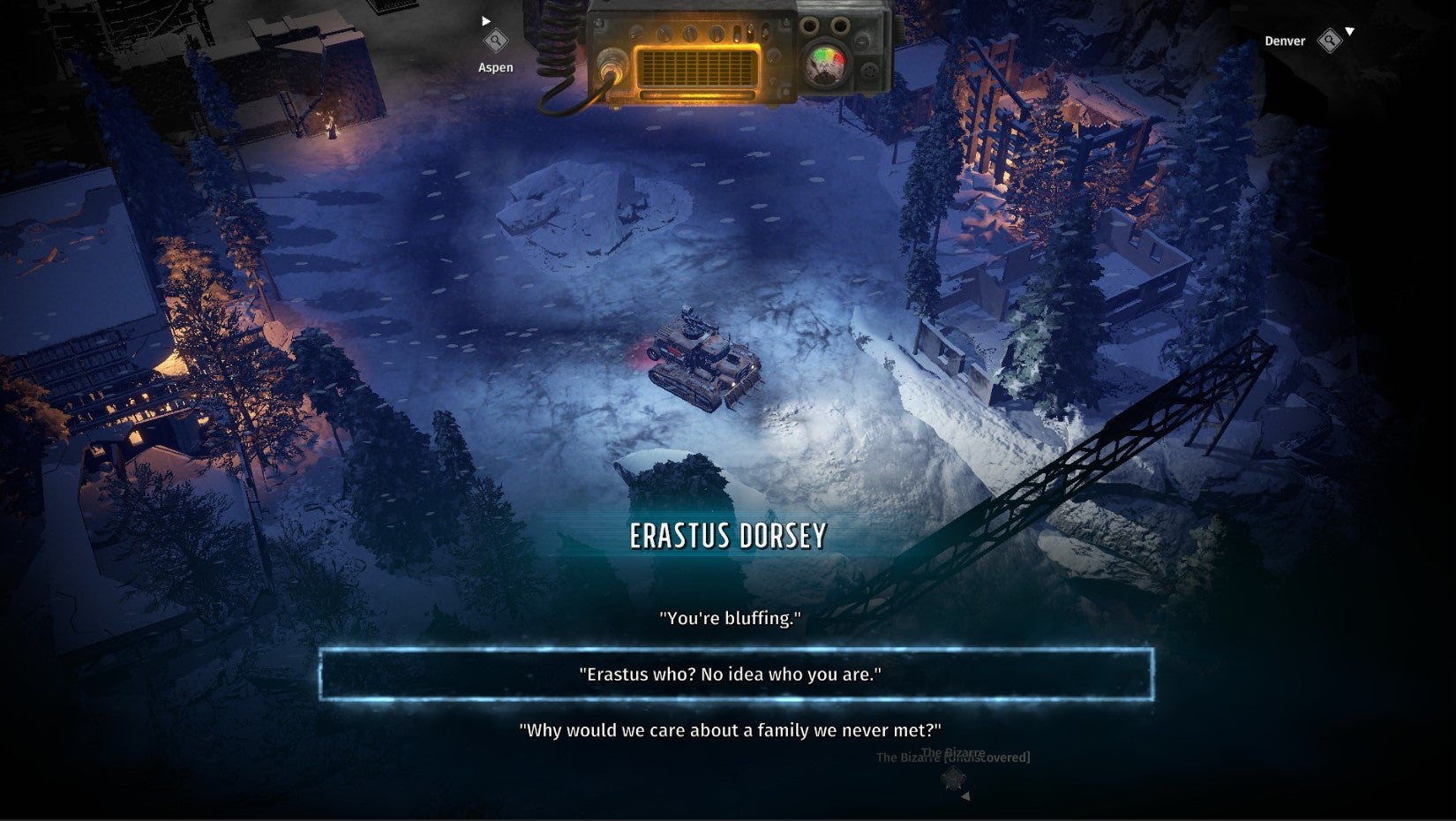1456x821 pixels.
Task: Expand the white triangle above Aspen
Action: [x=484, y=19]
